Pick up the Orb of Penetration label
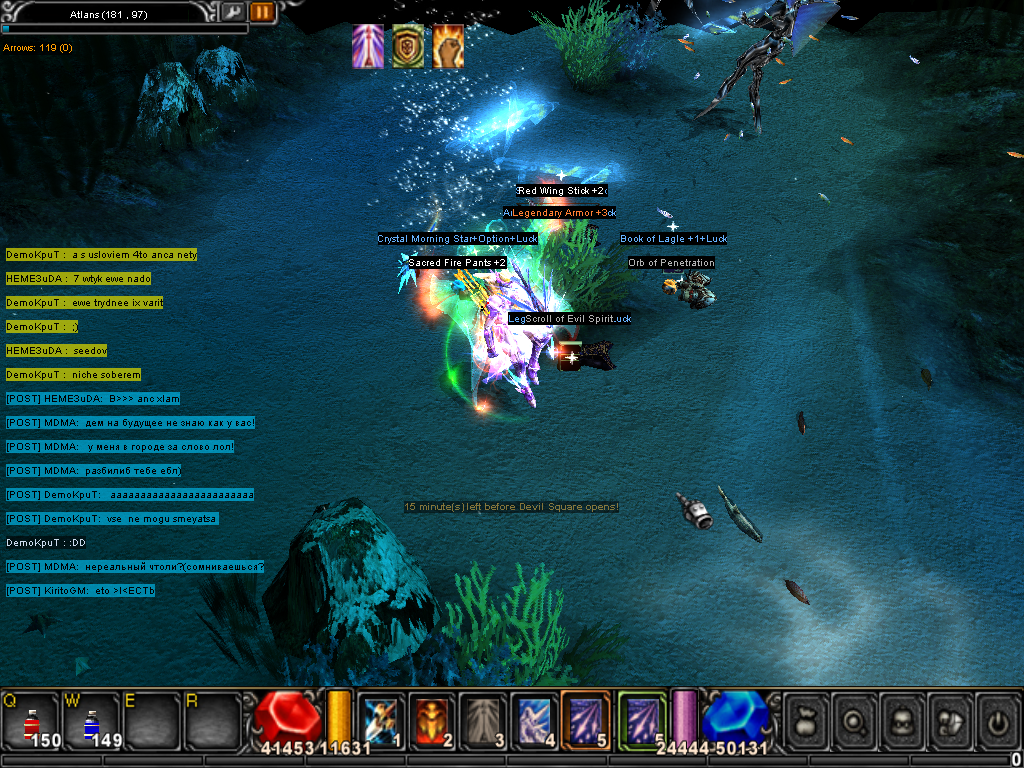 [x=671, y=263]
